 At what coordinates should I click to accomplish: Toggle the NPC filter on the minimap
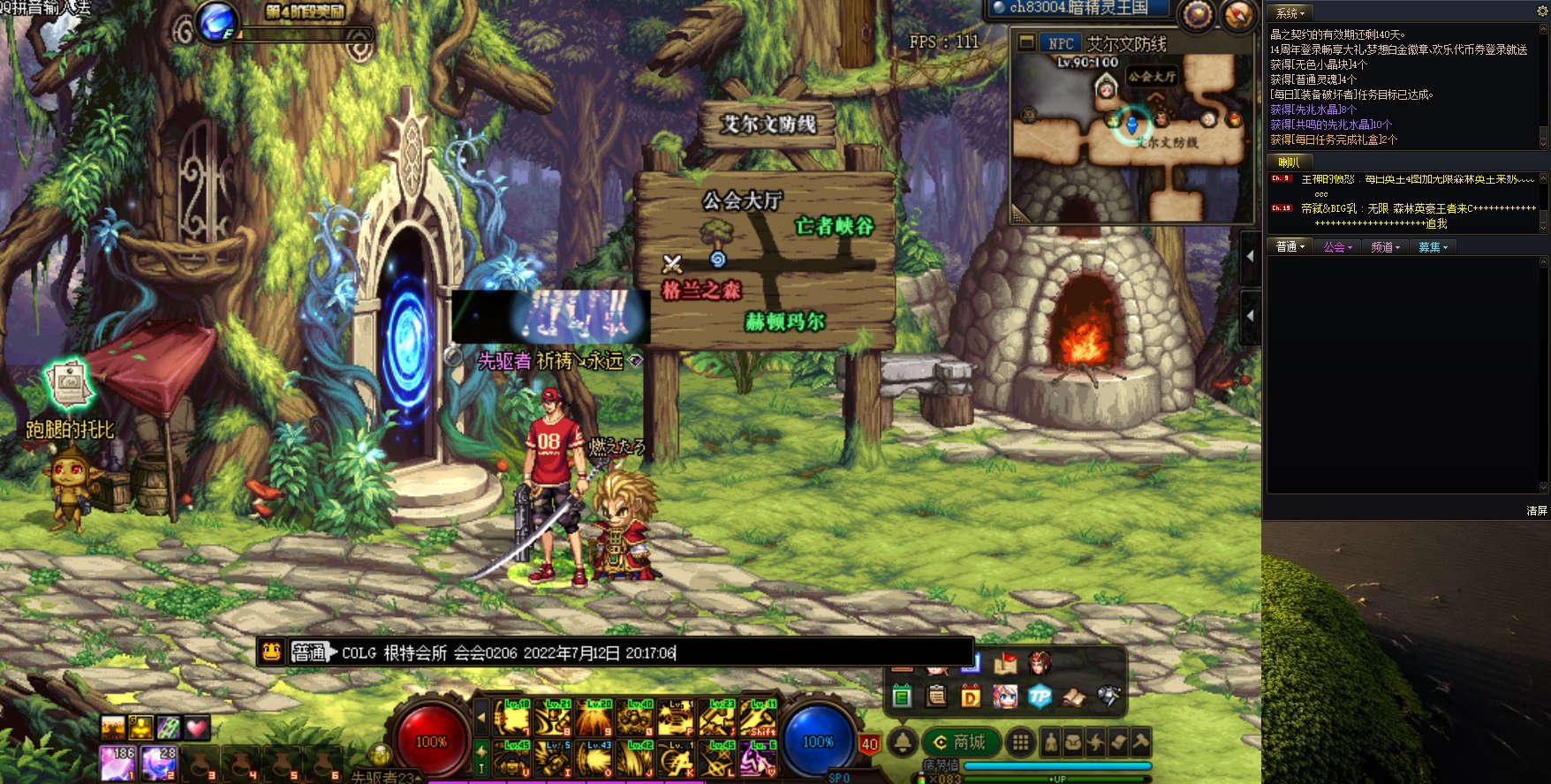pyautogui.click(x=1060, y=43)
